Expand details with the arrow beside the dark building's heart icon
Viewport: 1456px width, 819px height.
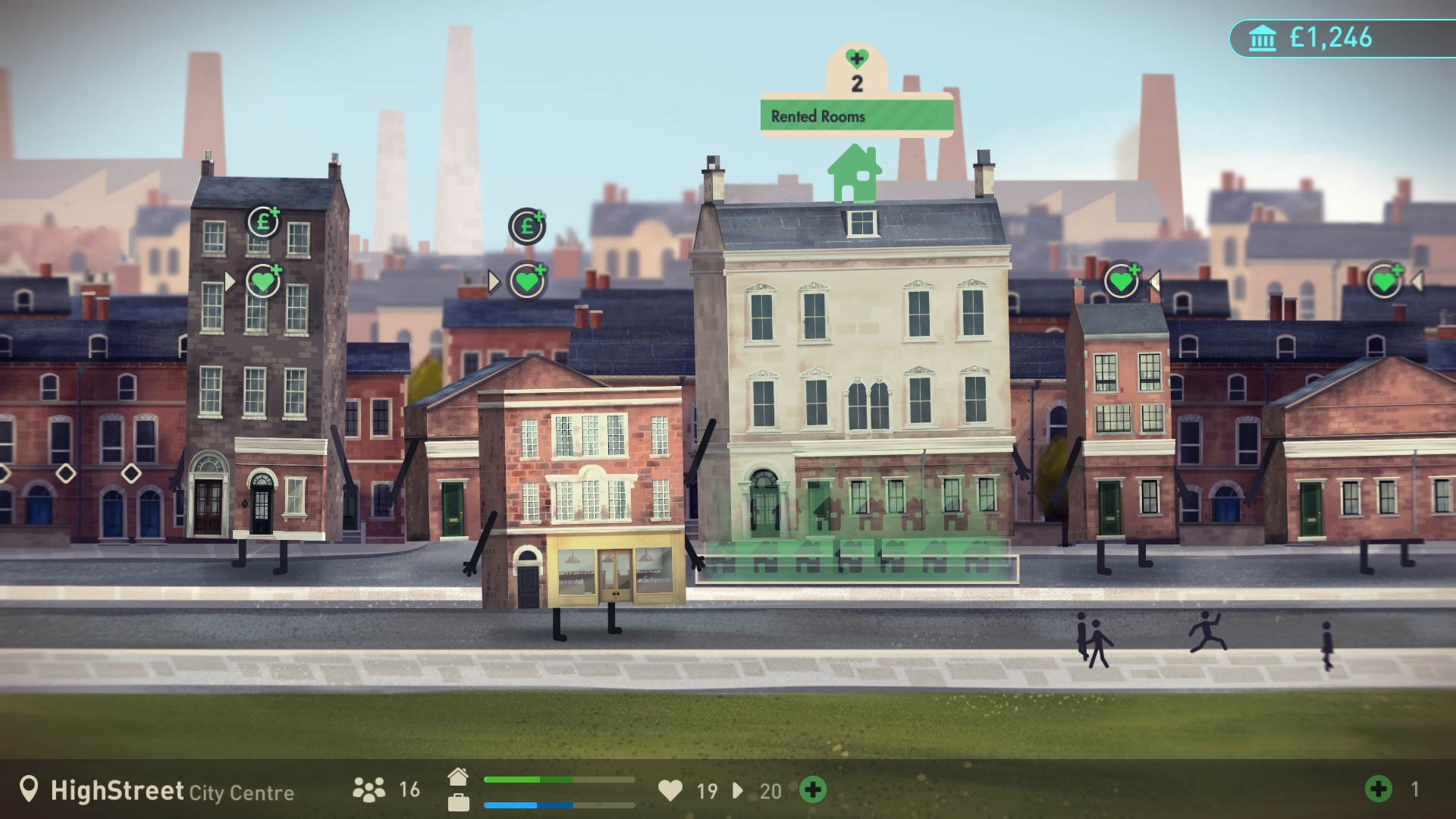(x=230, y=281)
